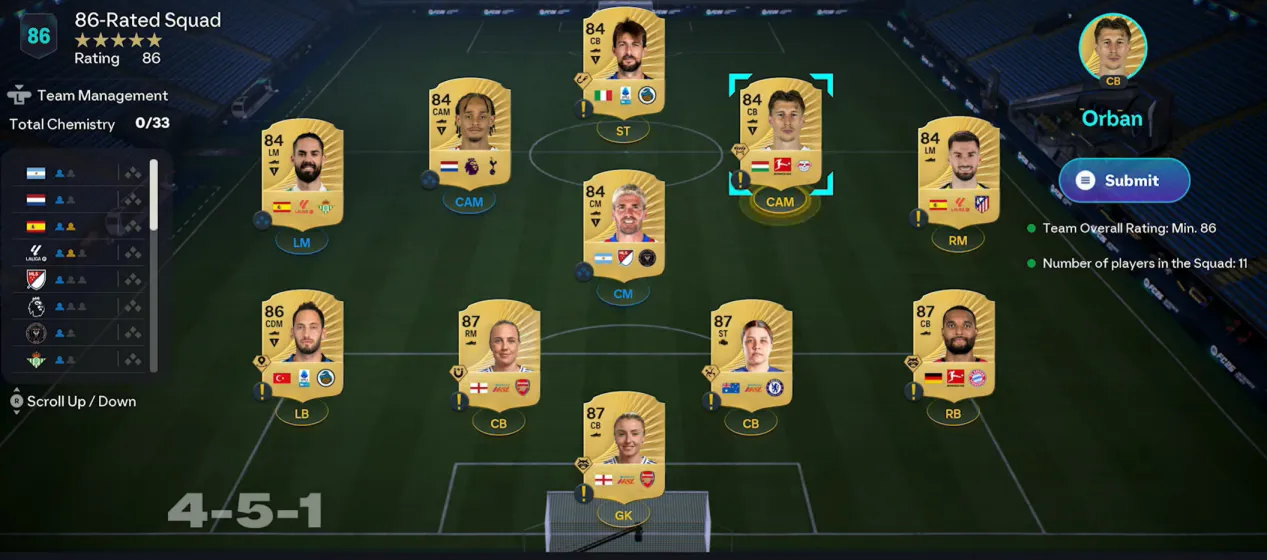The image size is (1267, 560).
Task: Click the Orban portrait above the Submit button
Action: click(1112, 47)
